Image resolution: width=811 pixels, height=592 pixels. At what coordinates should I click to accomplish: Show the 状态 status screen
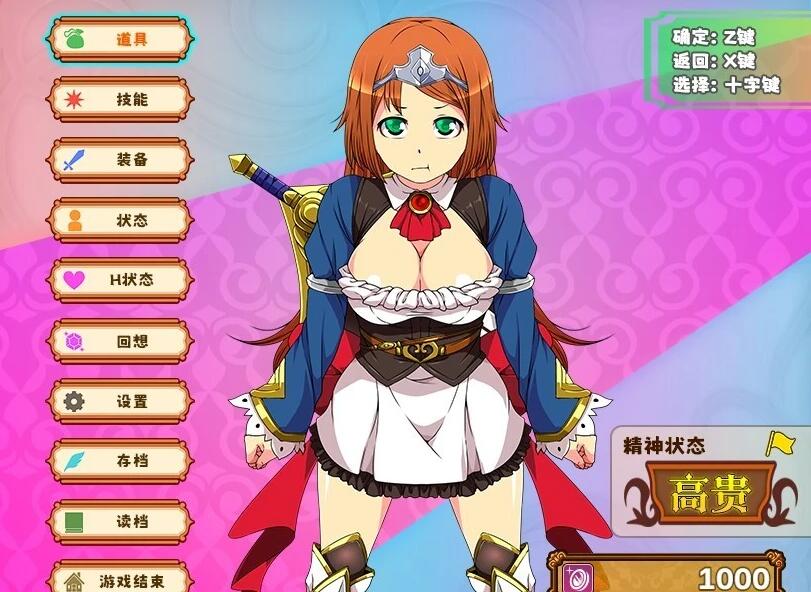point(120,220)
